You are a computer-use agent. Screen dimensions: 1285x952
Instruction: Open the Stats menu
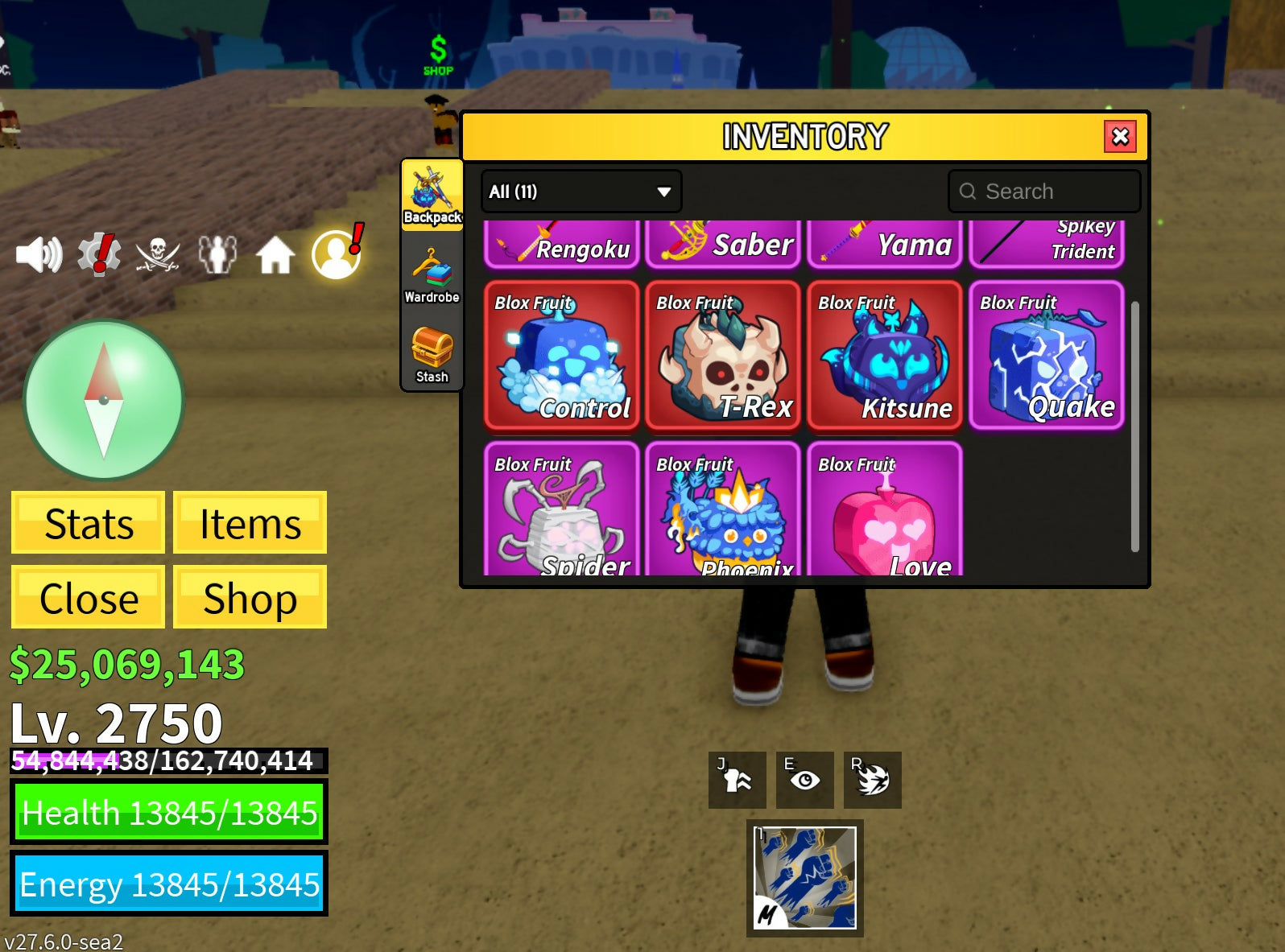(x=89, y=523)
